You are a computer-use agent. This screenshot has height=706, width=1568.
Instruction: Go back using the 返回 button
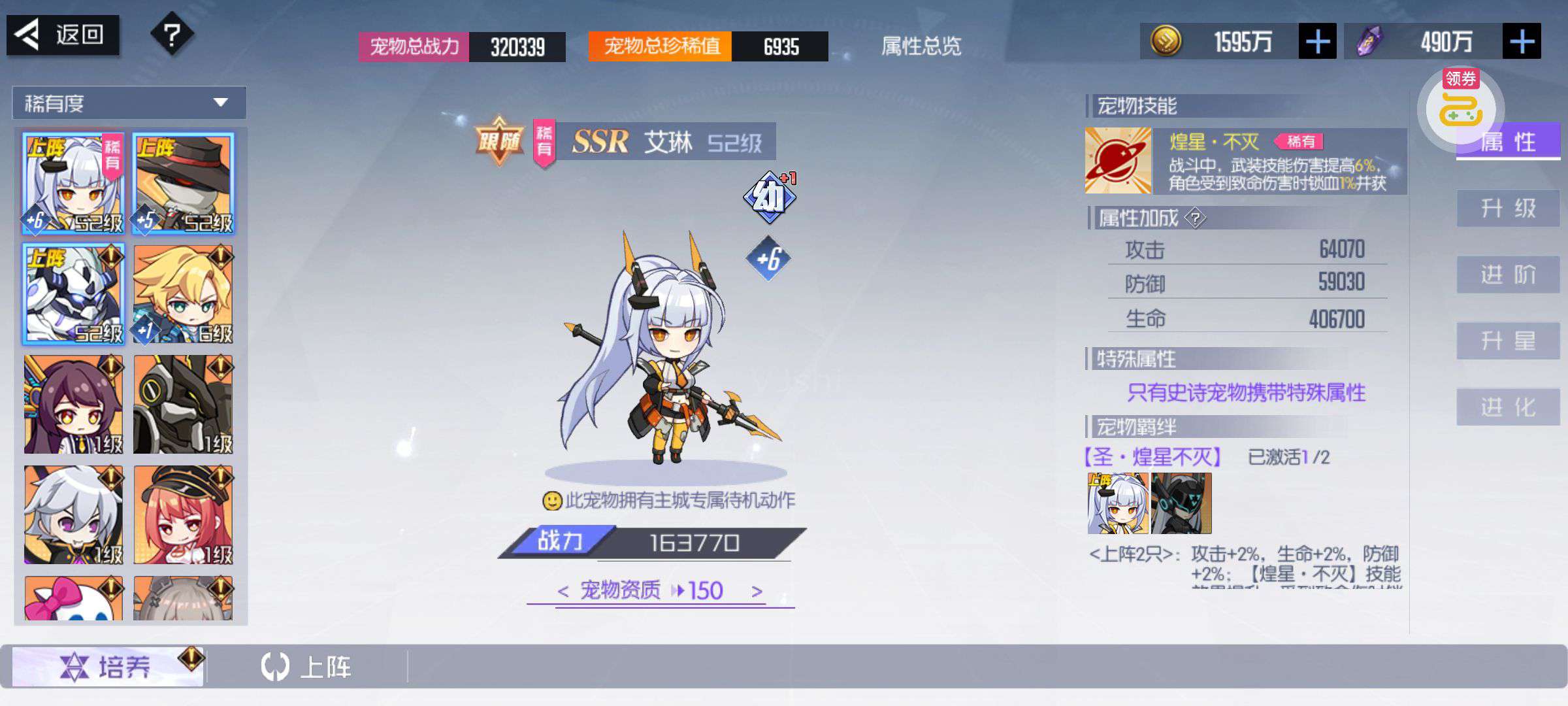pos(63,35)
